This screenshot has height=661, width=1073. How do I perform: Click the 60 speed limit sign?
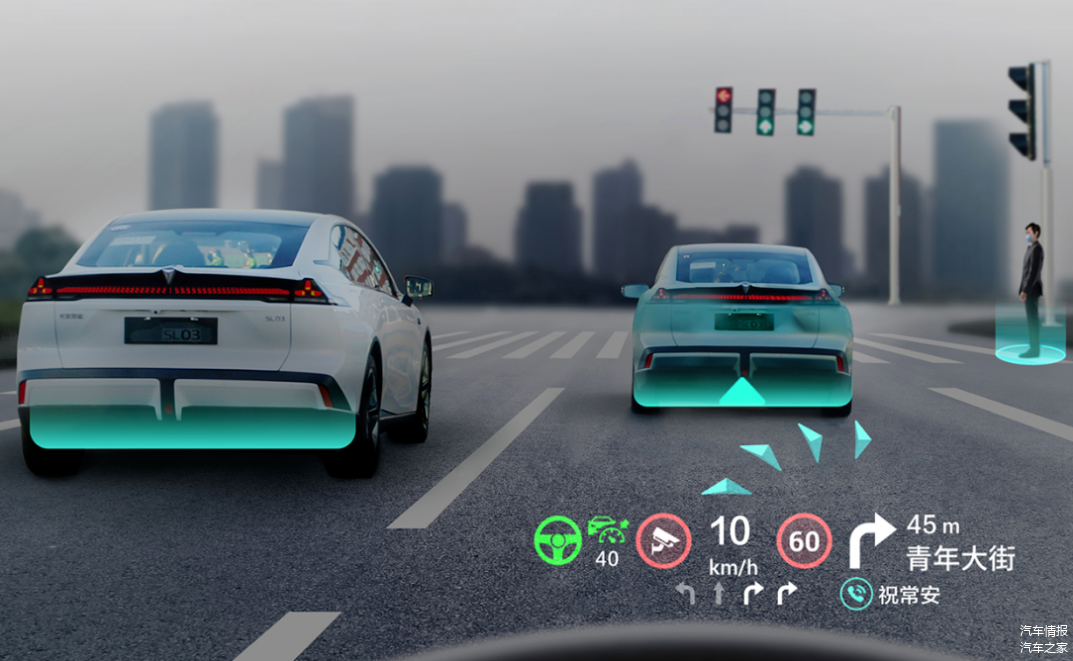[804, 542]
